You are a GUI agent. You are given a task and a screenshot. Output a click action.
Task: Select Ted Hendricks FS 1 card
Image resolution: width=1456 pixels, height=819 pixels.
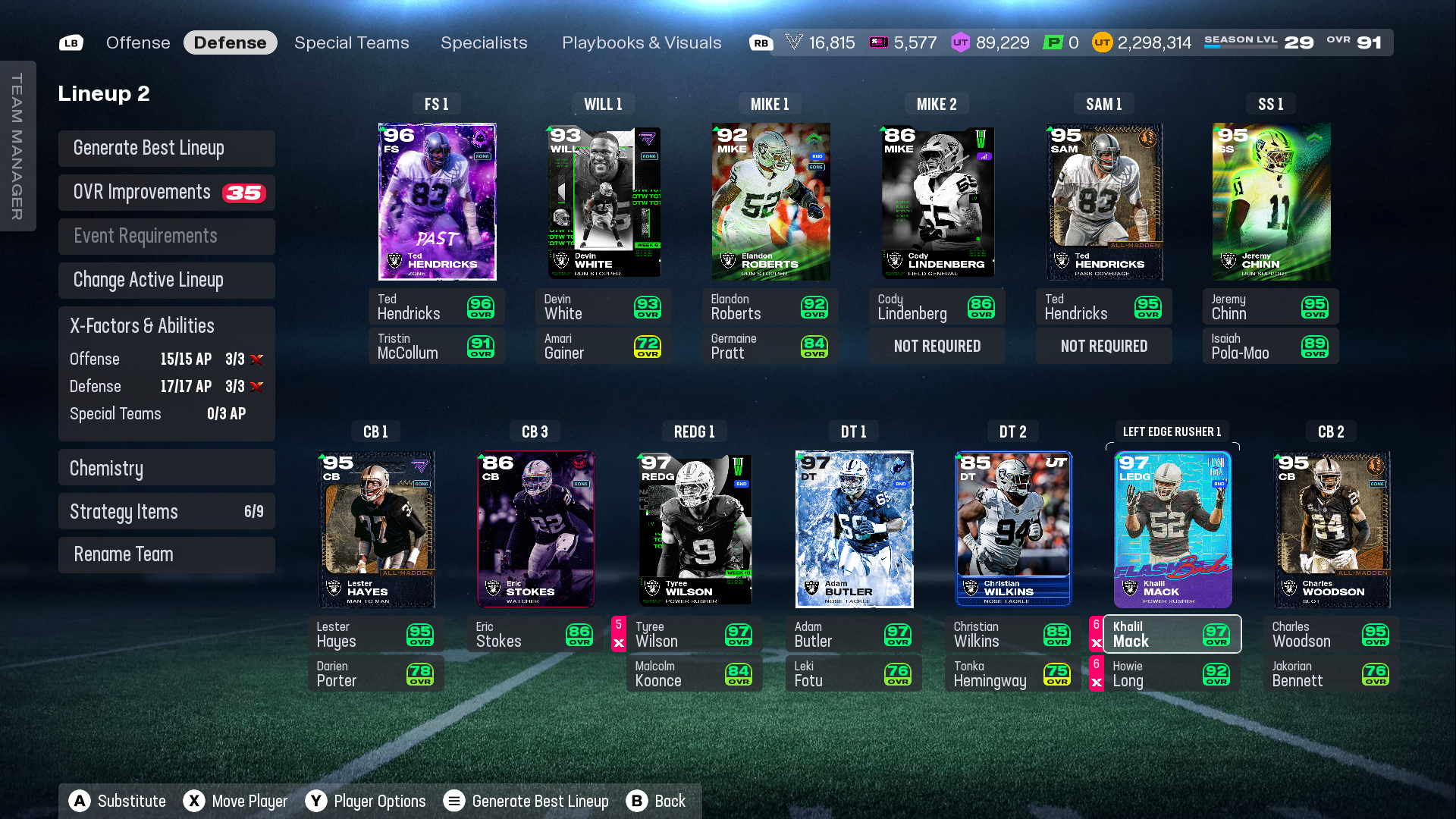pos(437,202)
